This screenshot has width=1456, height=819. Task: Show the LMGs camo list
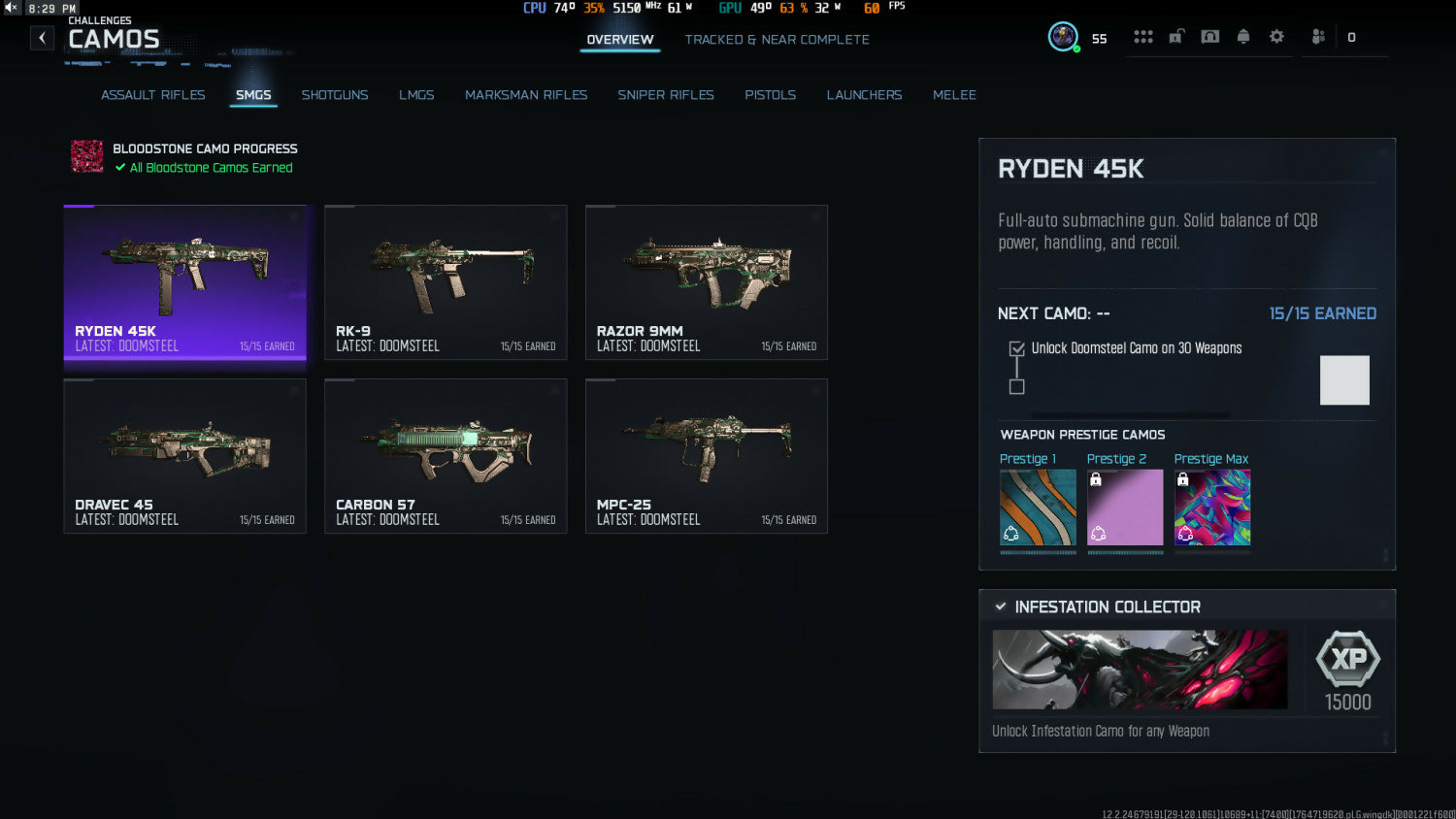coord(416,95)
